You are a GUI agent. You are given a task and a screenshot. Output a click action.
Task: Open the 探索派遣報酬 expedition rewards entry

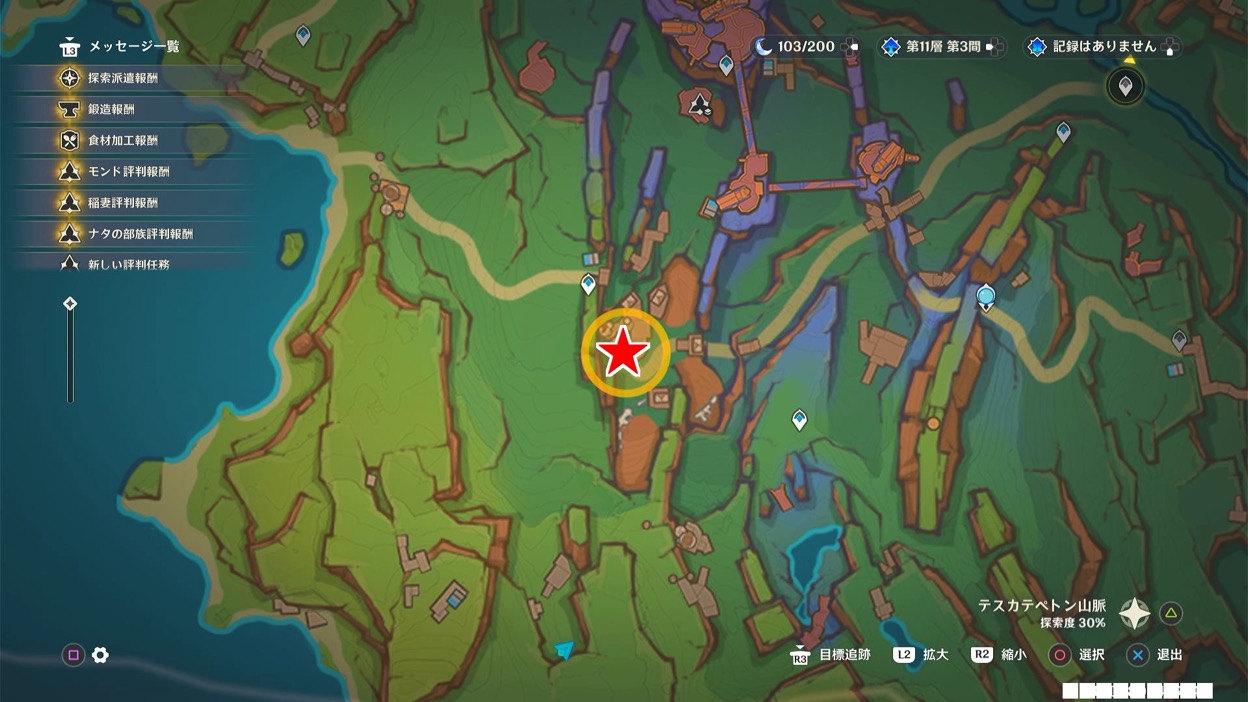click(x=122, y=78)
